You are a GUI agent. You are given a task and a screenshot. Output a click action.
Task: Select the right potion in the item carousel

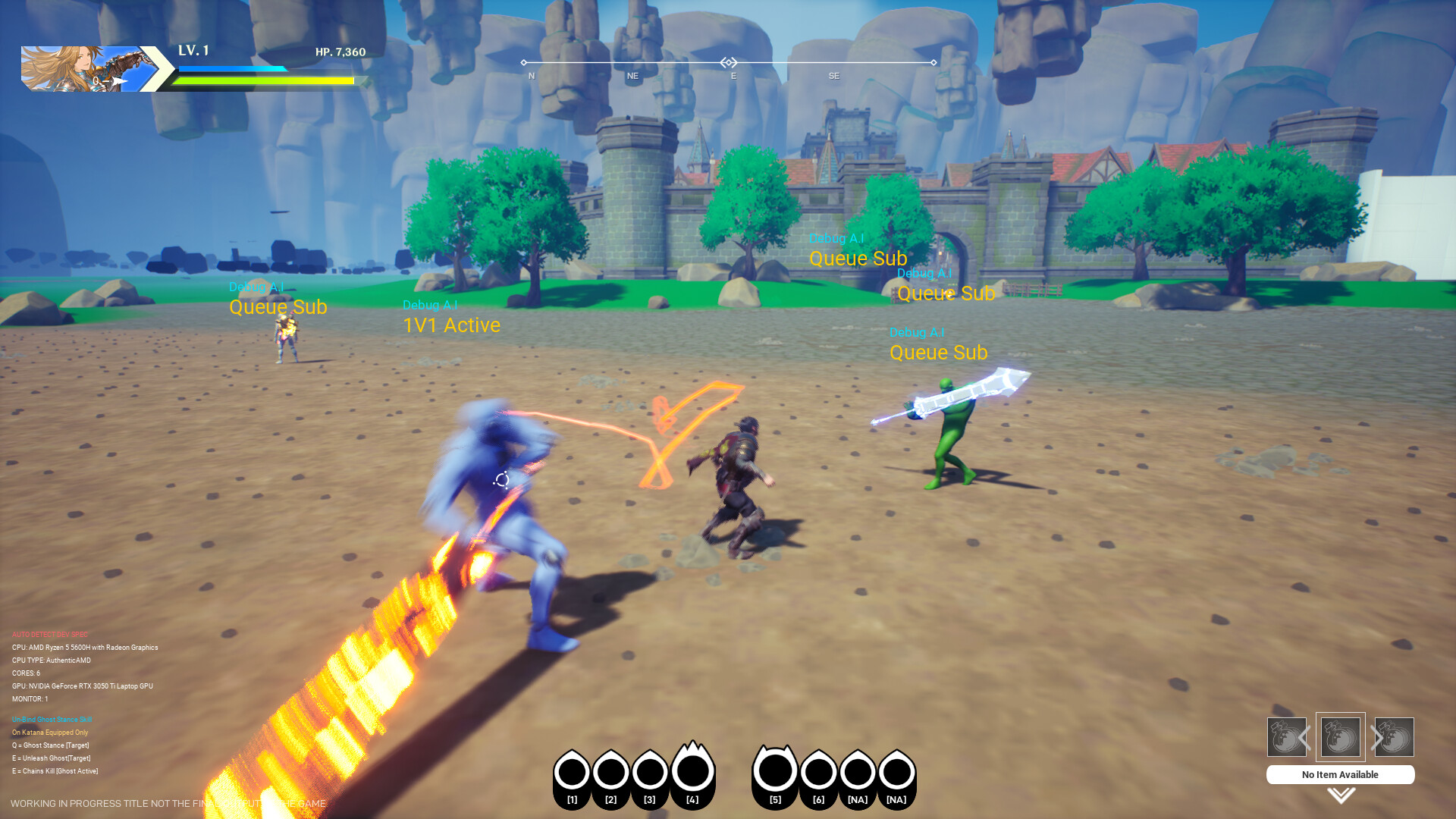(x=1393, y=736)
